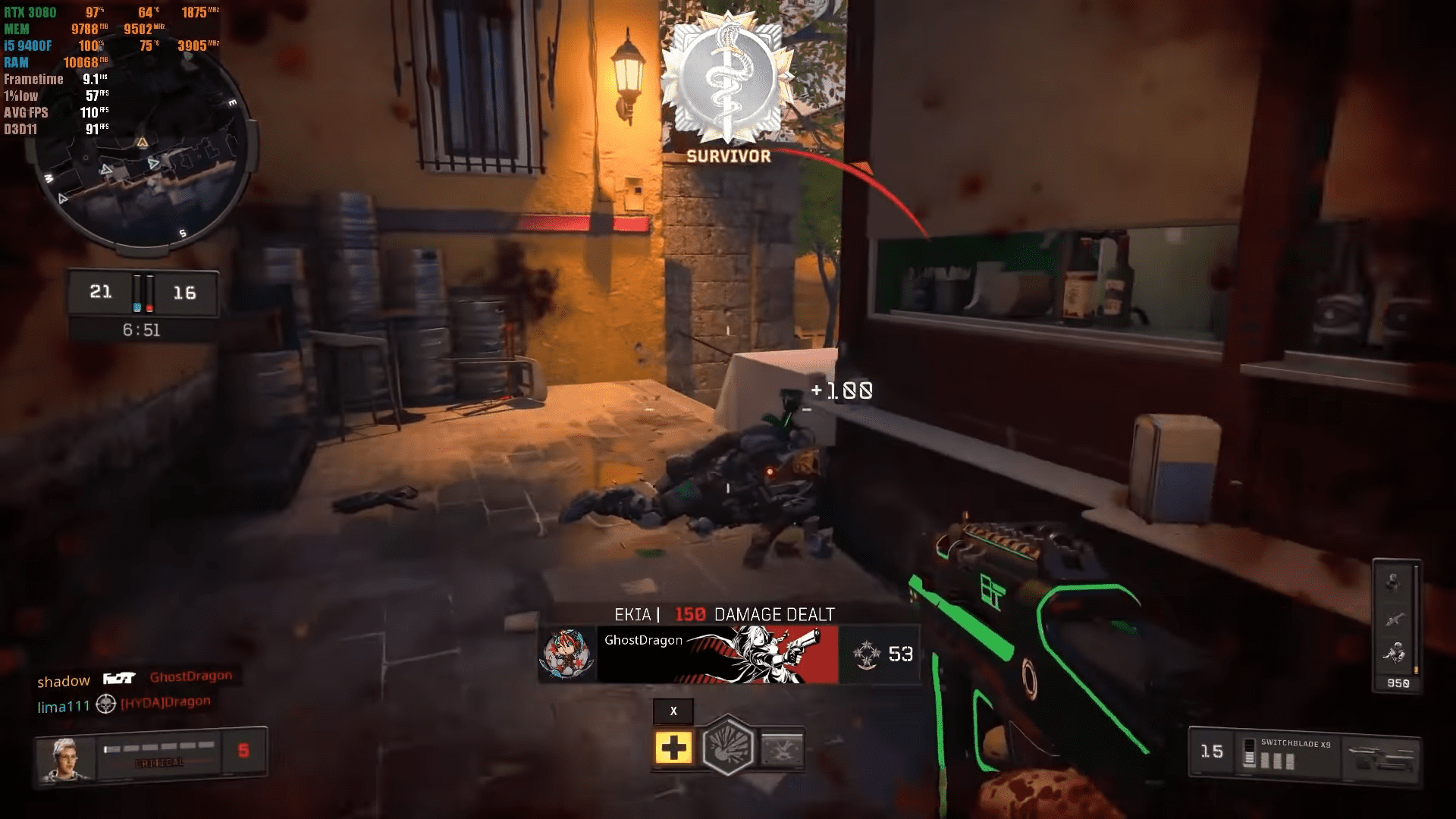This screenshot has height=819, width=1456.
Task: Click the Survivor medal snake emblem
Action: (x=726, y=76)
